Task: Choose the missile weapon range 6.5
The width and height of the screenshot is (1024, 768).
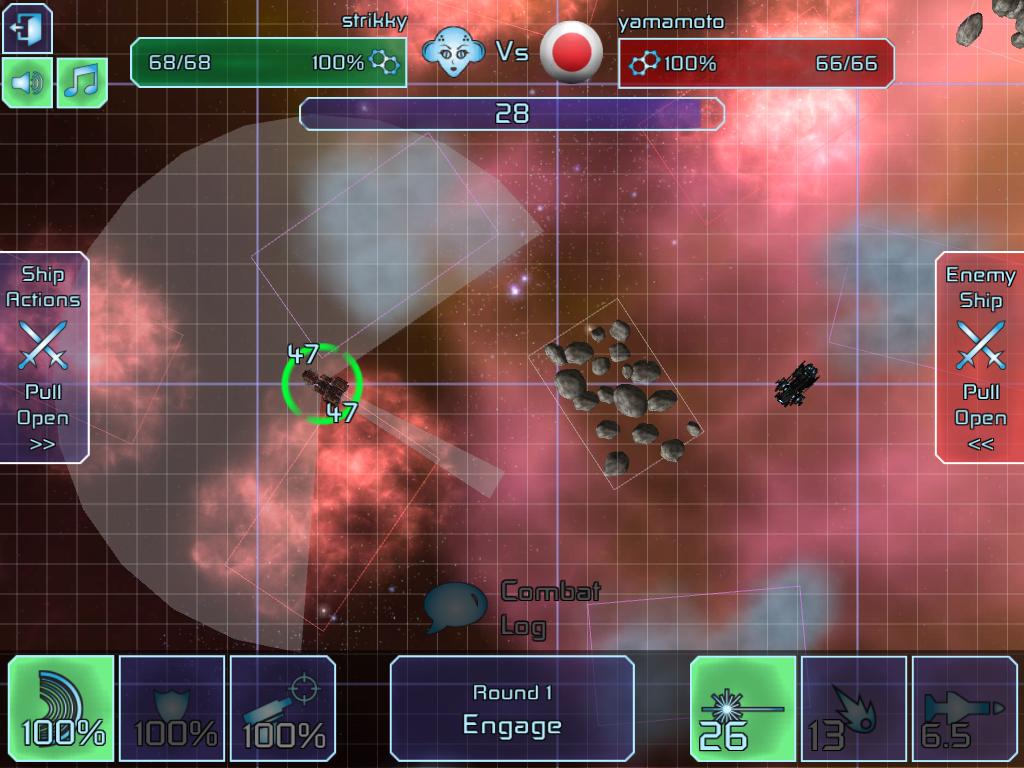Action: [964, 708]
